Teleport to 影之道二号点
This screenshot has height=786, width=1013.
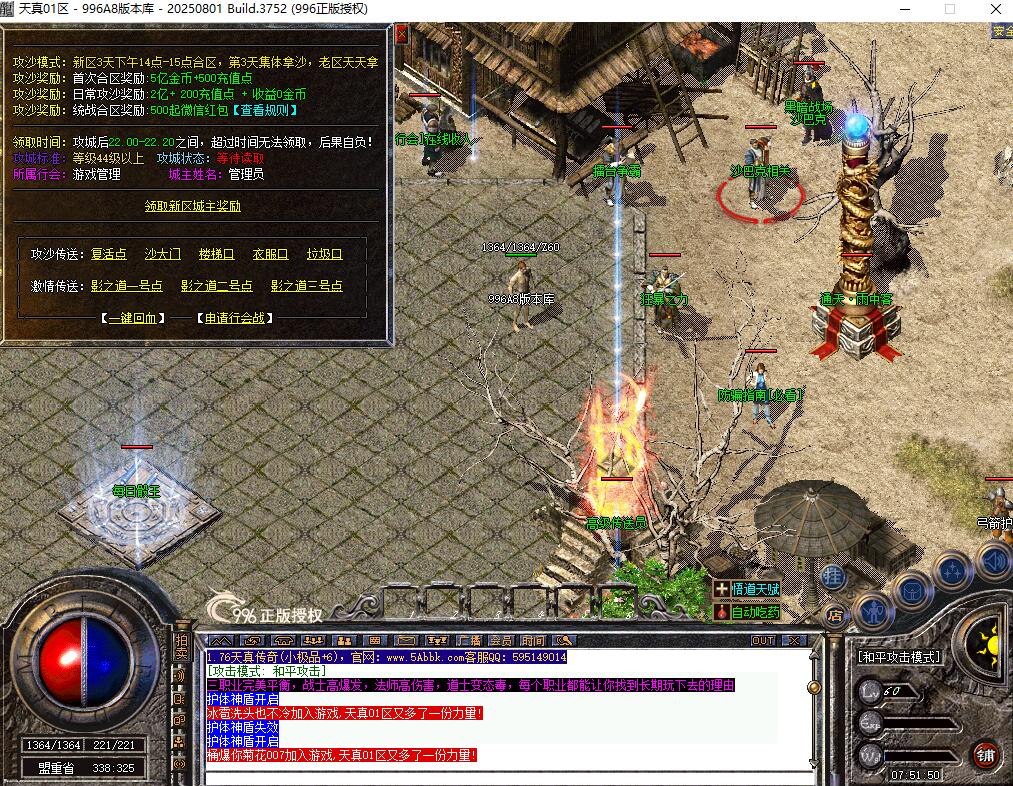216,286
